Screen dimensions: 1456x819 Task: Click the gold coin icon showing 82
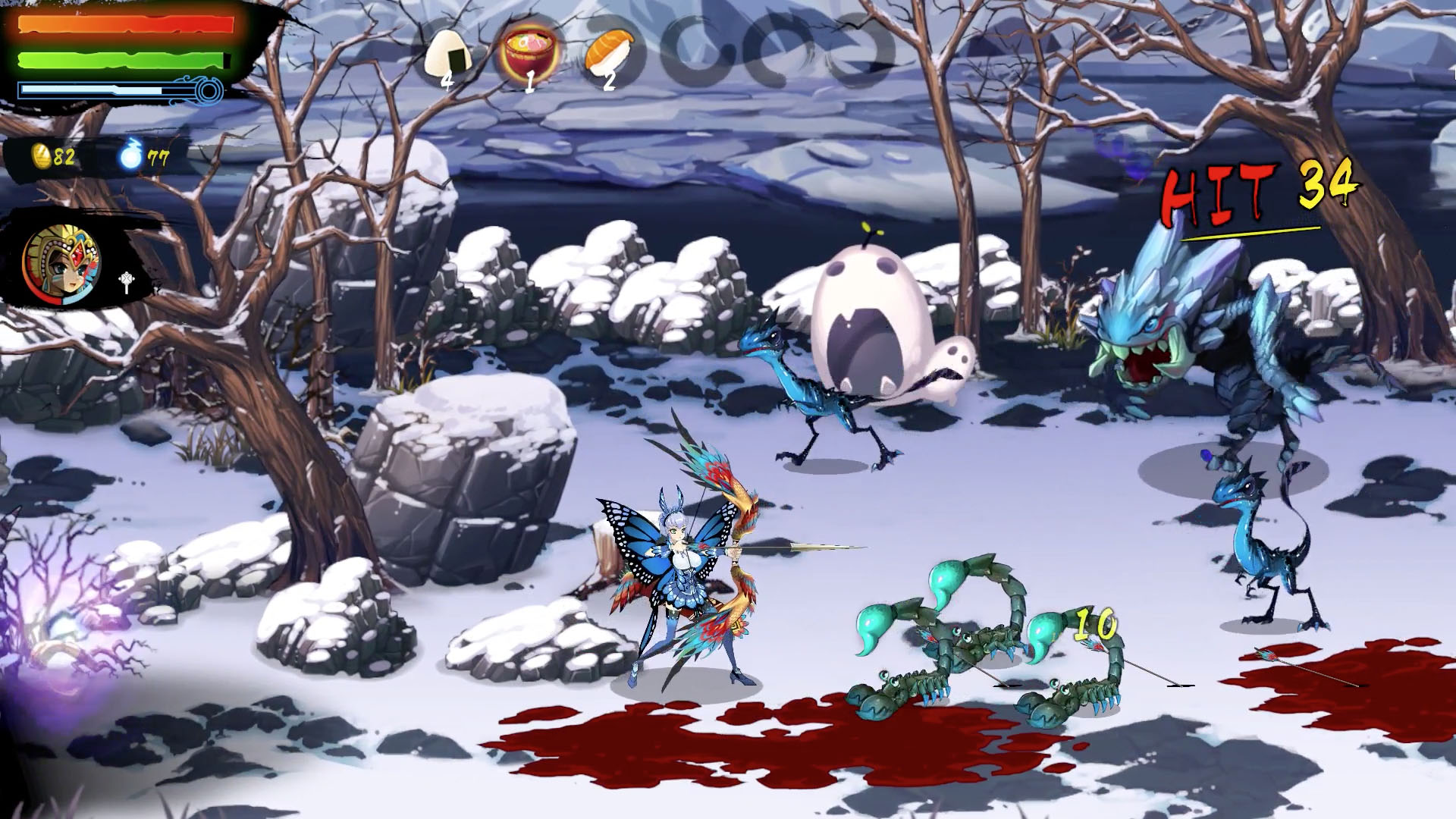[x=40, y=156]
